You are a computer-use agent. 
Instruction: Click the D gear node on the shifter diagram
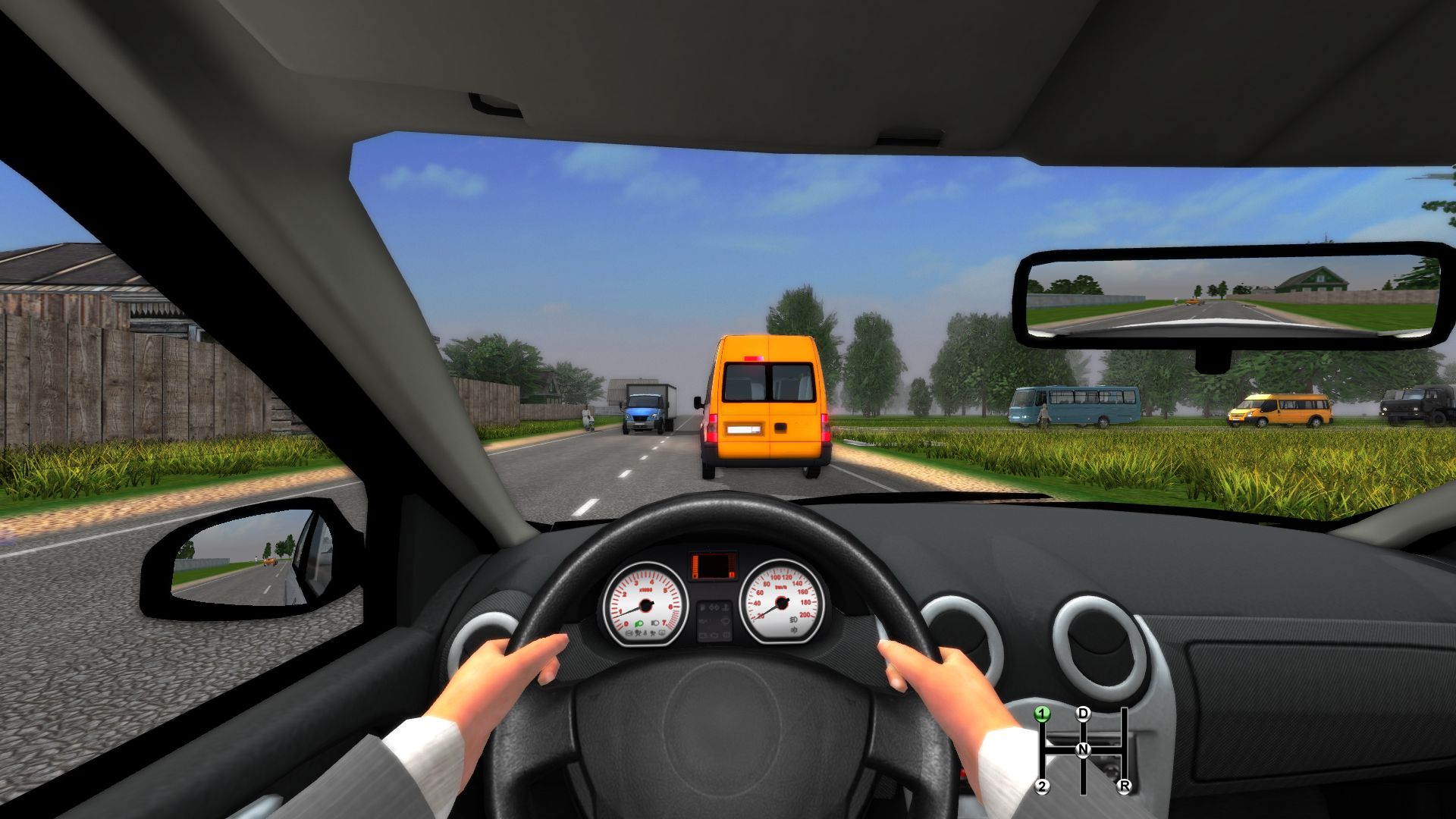click(x=1084, y=714)
